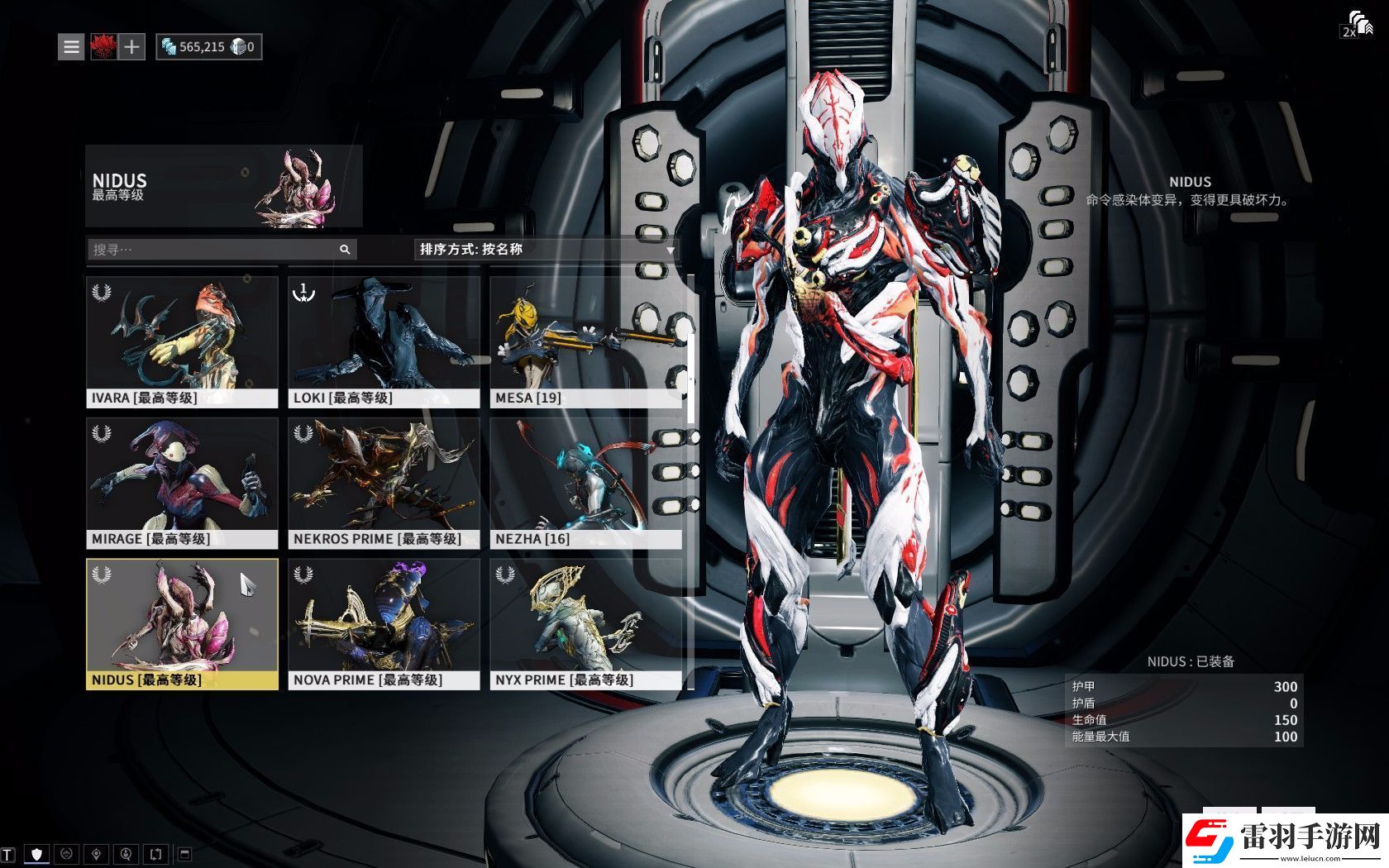Select the Ivara warframe tile
Viewport: 1389px width, 868px height.
pos(182,341)
